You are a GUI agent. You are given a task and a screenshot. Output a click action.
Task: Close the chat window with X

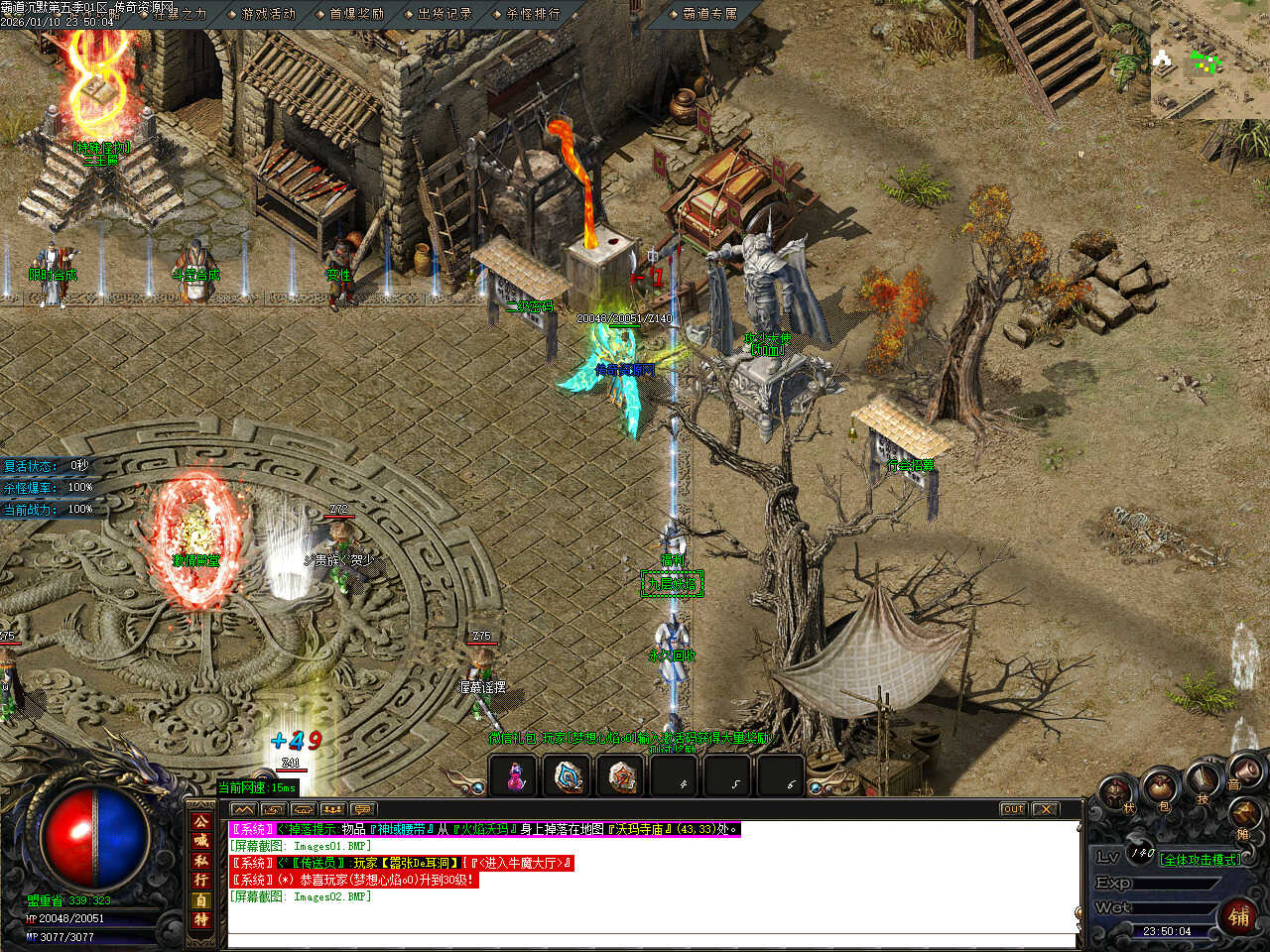pos(1046,809)
